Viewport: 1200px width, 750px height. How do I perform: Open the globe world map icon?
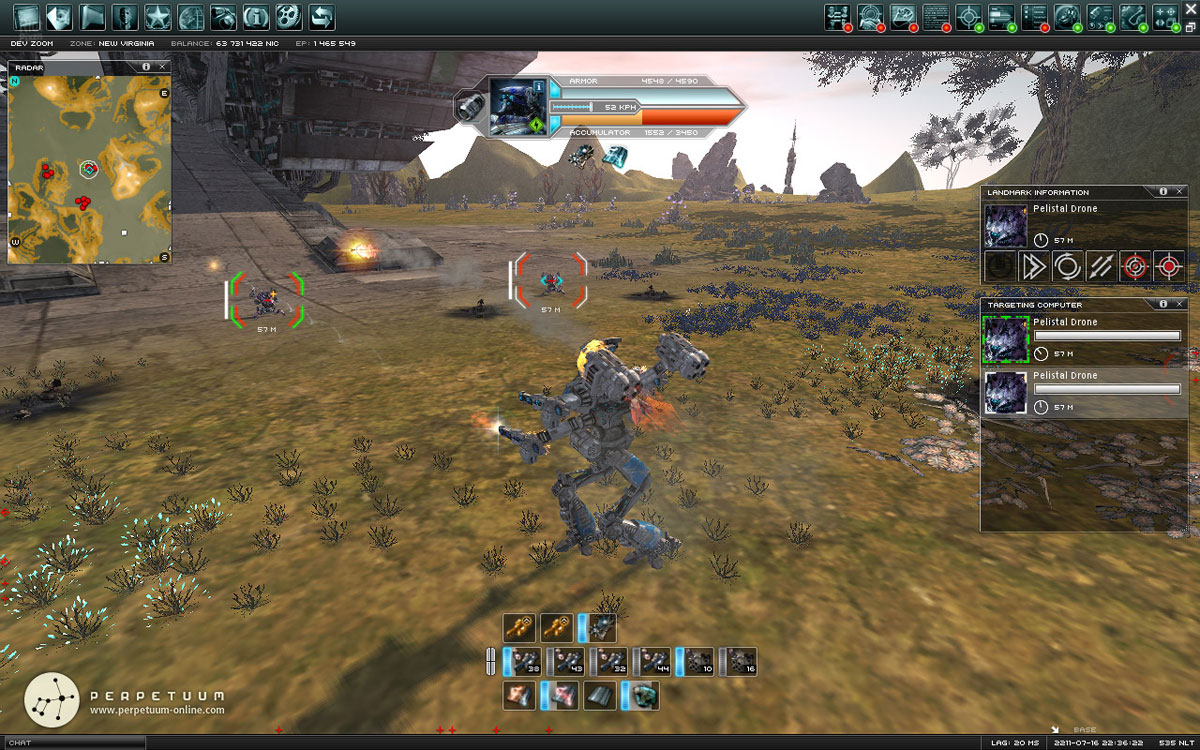tap(190, 17)
